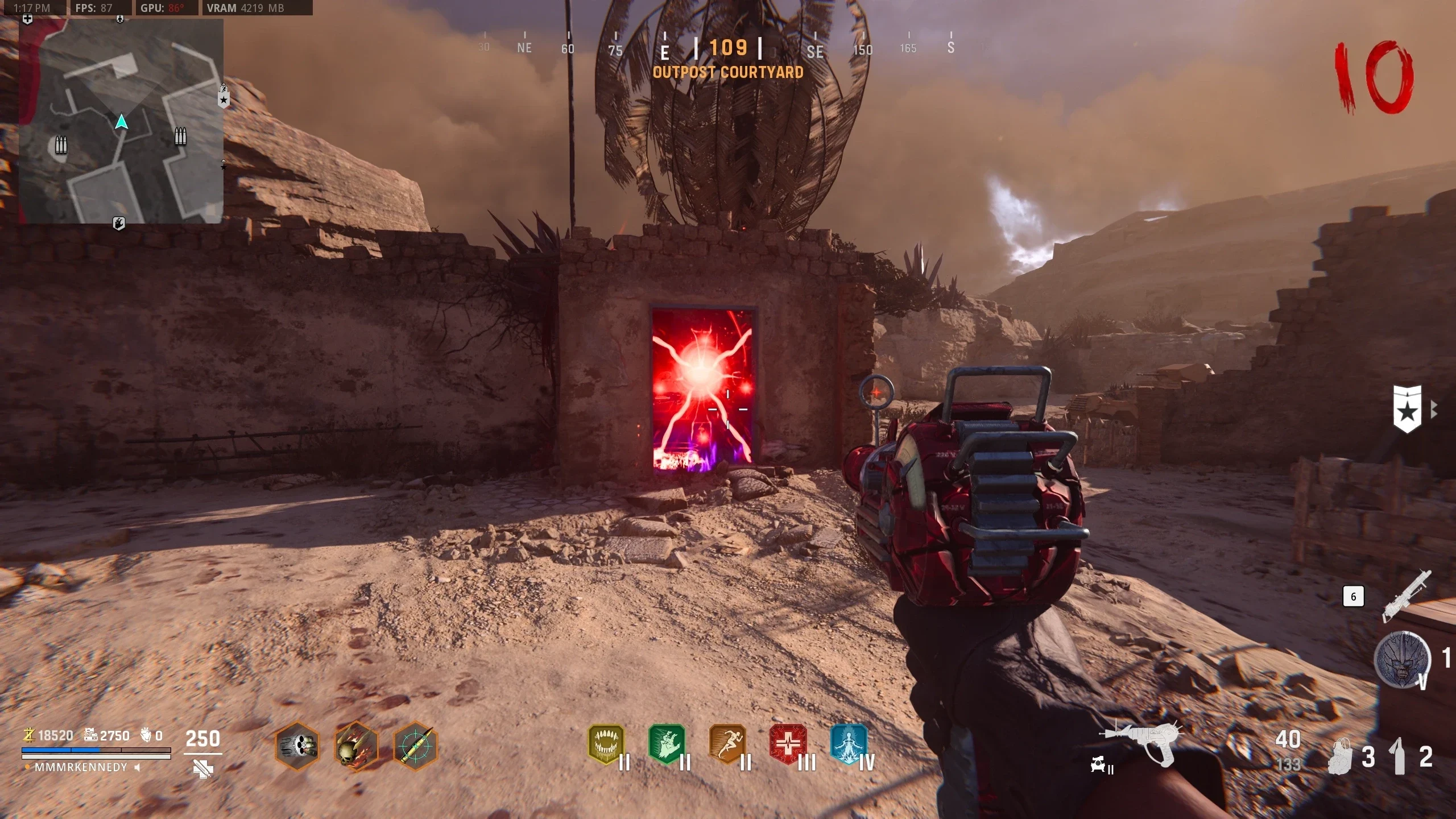Click the right ammo marker on minimap
This screenshot has width=1456, height=819.
click(180, 136)
